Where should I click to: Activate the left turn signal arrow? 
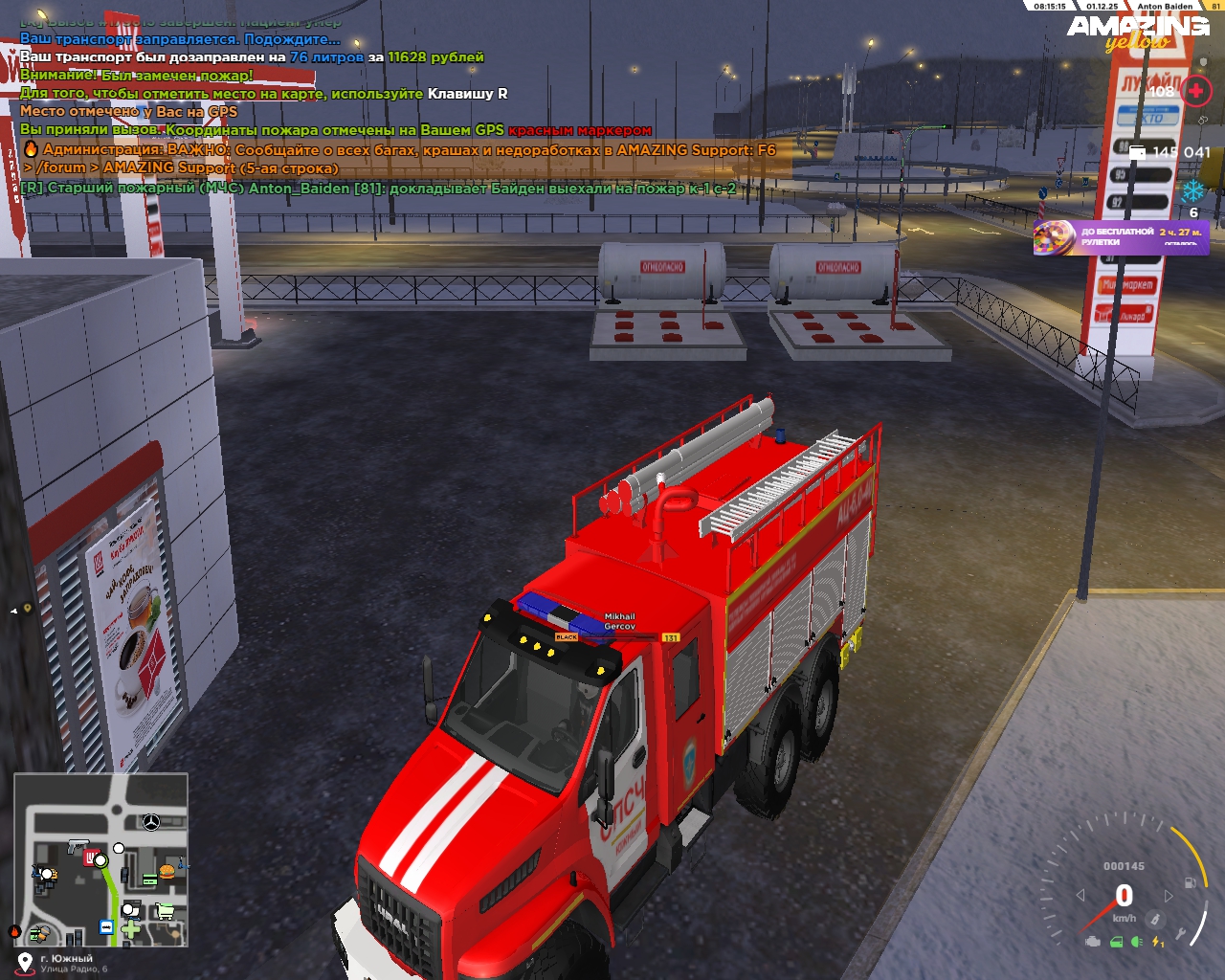click(x=1080, y=896)
